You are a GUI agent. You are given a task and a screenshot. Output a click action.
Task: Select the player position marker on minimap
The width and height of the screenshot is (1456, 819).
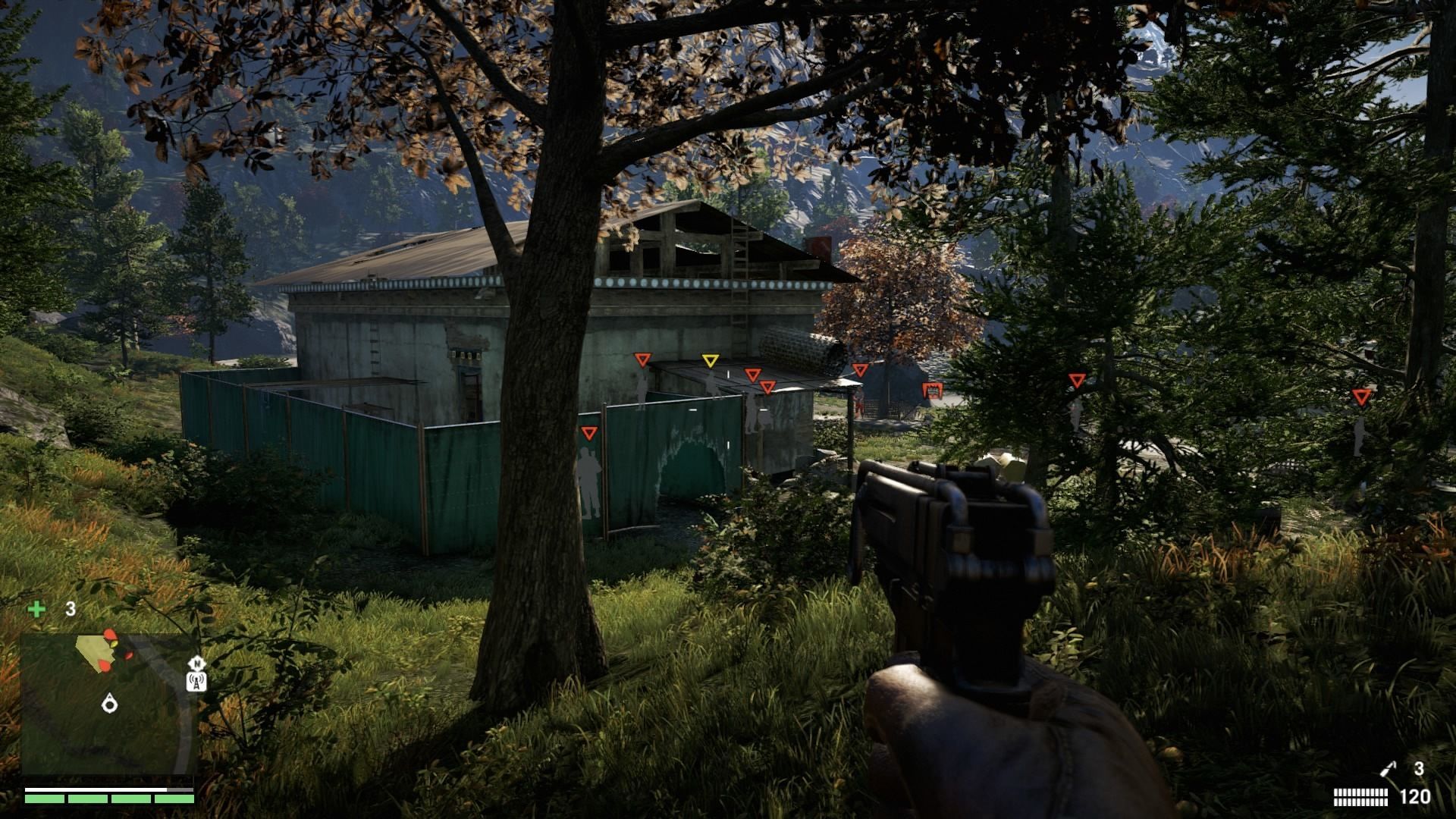point(110,704)
